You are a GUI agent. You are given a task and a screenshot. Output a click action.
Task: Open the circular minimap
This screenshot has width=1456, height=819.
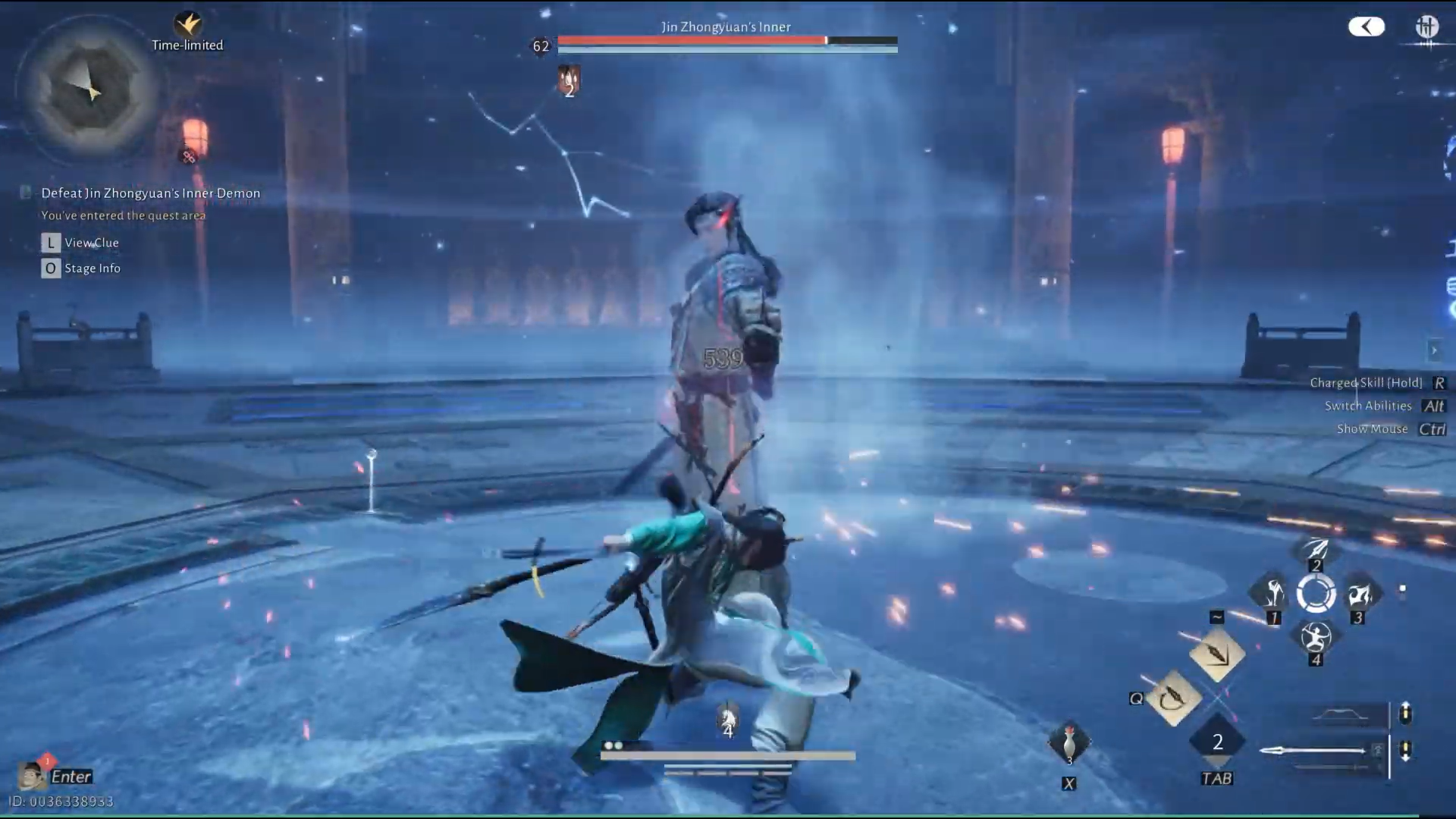tap(89, 89)
